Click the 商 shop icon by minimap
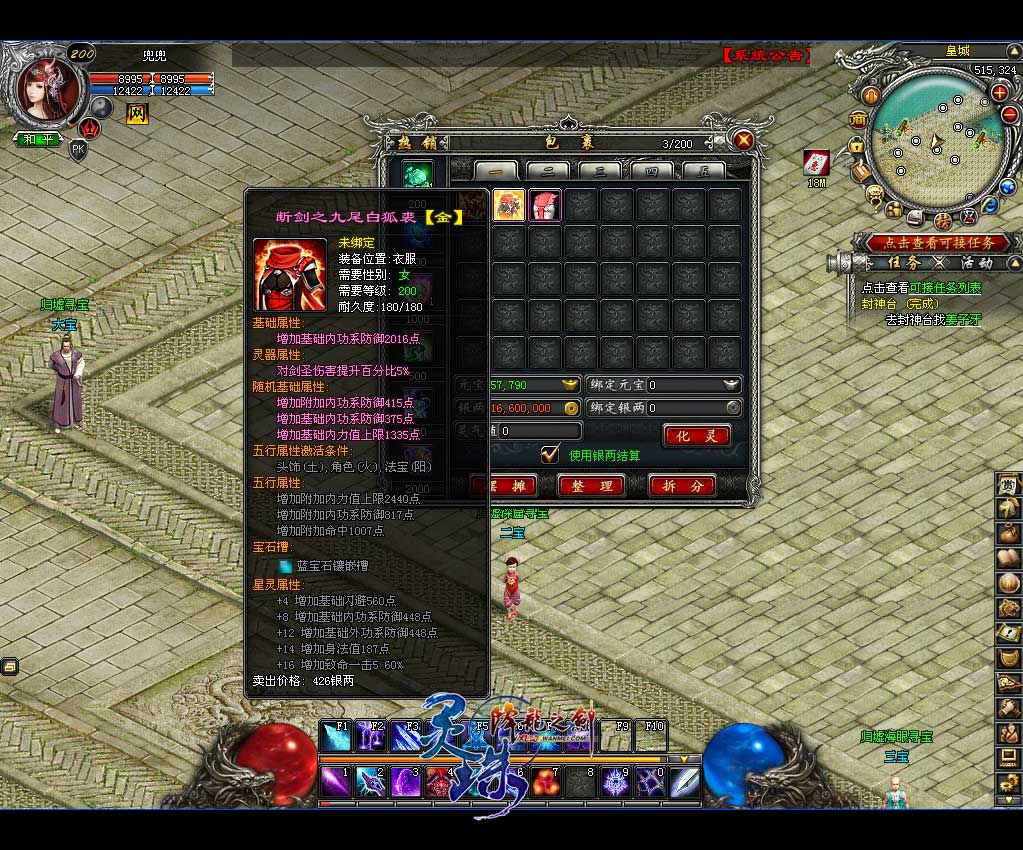1023x850 pixels. tap(858, 119)
